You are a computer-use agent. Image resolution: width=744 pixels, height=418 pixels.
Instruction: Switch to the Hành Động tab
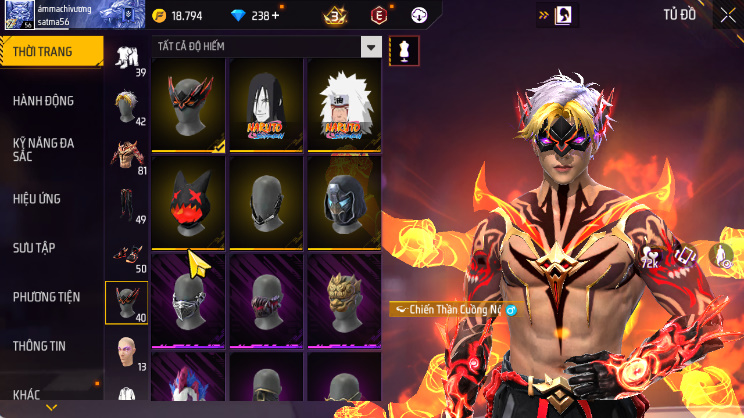click(x=43, y=101)
